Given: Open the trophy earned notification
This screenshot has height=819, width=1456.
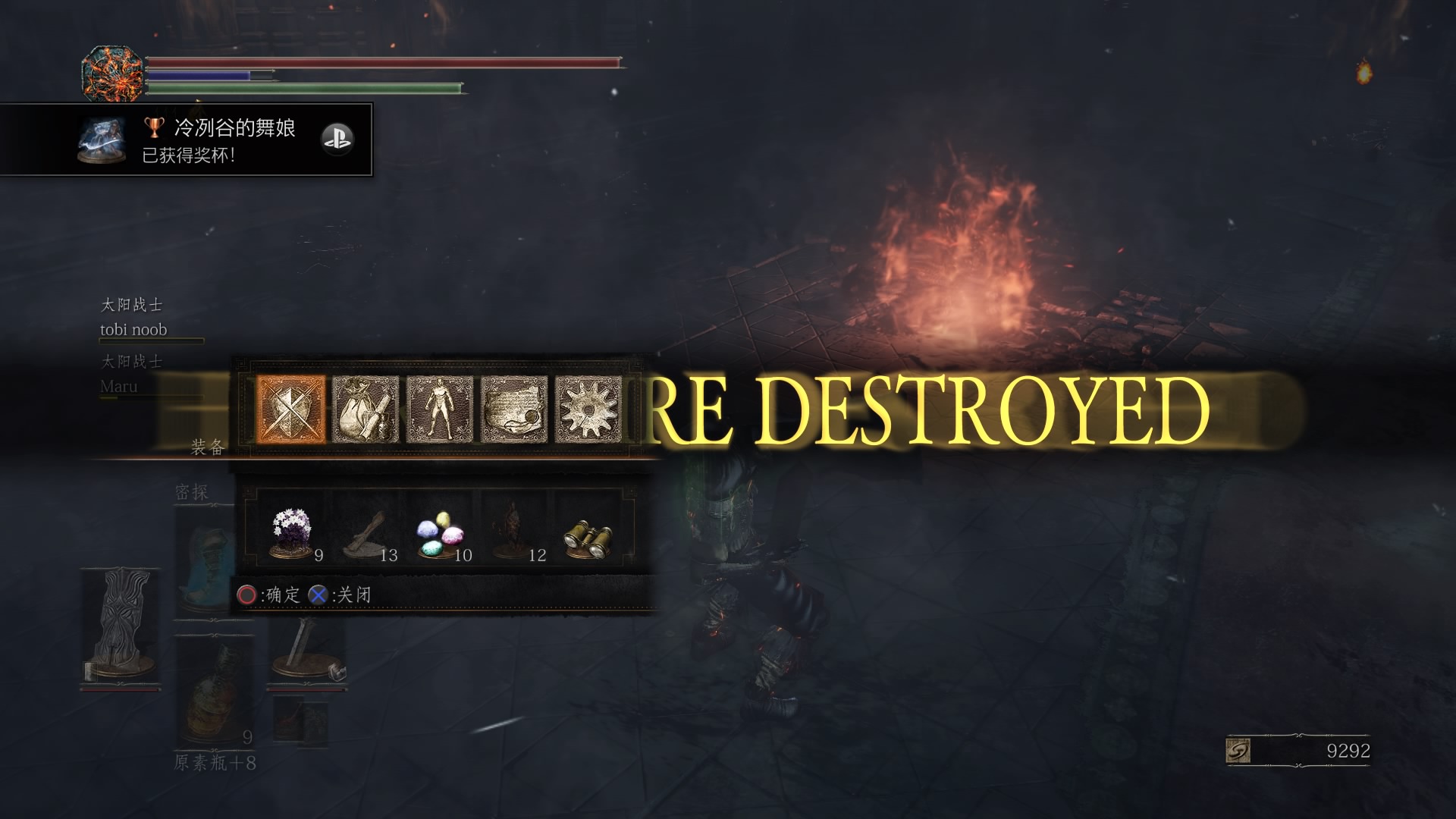Looking at the screenshot, I should coord(186,140).
